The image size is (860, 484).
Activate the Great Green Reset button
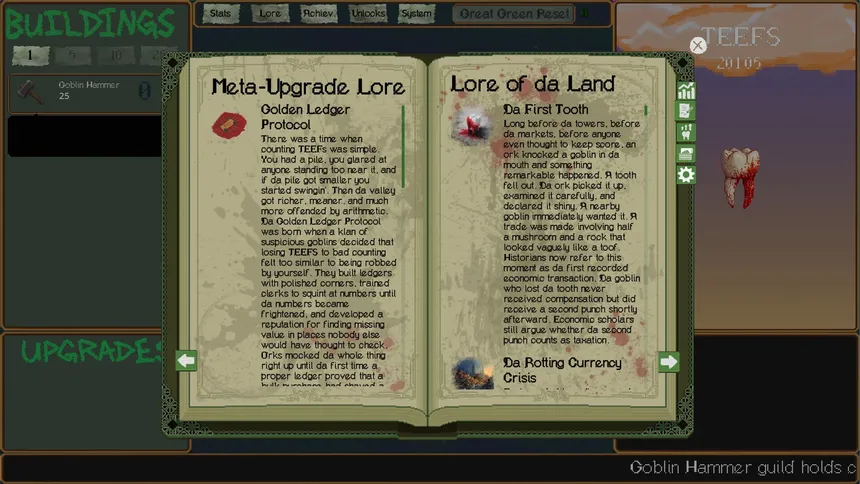pyautogui.click(x=513, y=14)
